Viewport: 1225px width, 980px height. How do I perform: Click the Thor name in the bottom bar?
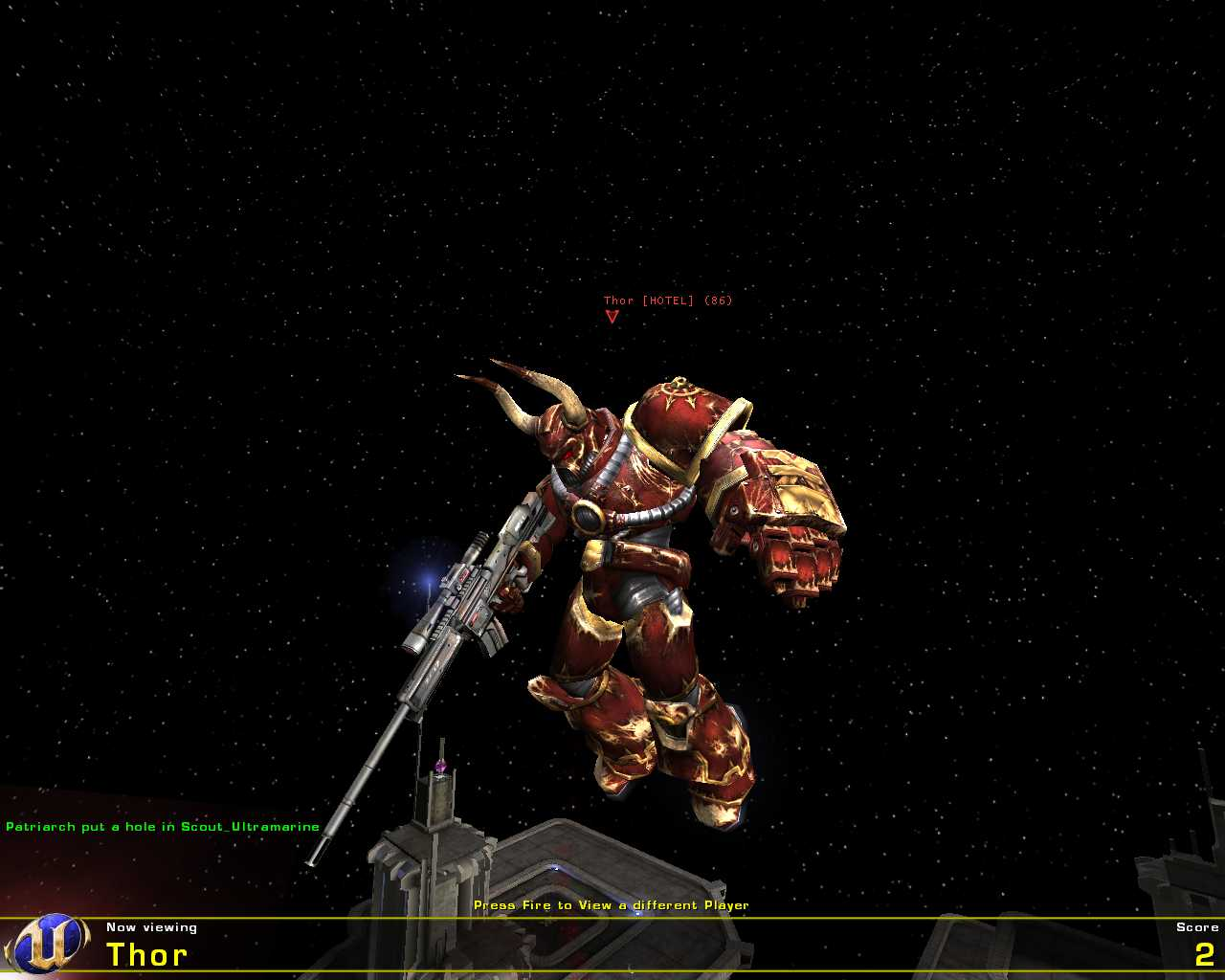pyautogui.click(x=148, y=954)
